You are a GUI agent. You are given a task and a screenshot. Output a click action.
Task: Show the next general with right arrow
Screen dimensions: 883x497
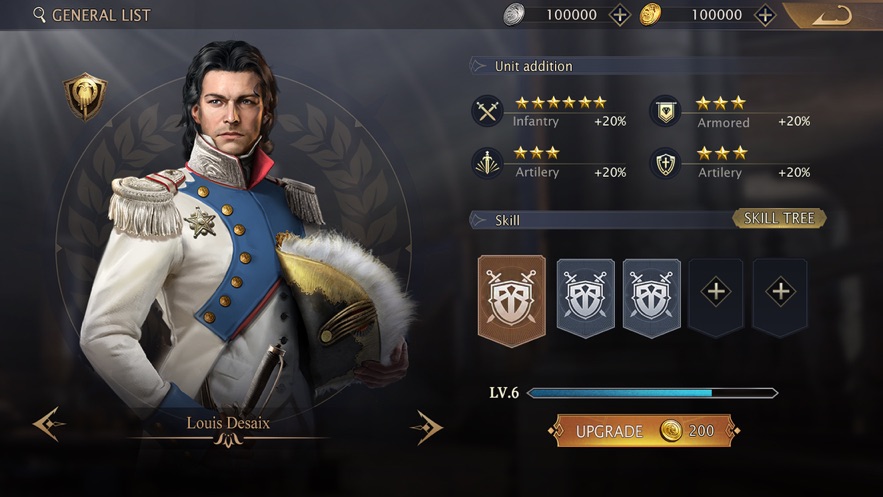pyautogui.click(x=426, y=426)
